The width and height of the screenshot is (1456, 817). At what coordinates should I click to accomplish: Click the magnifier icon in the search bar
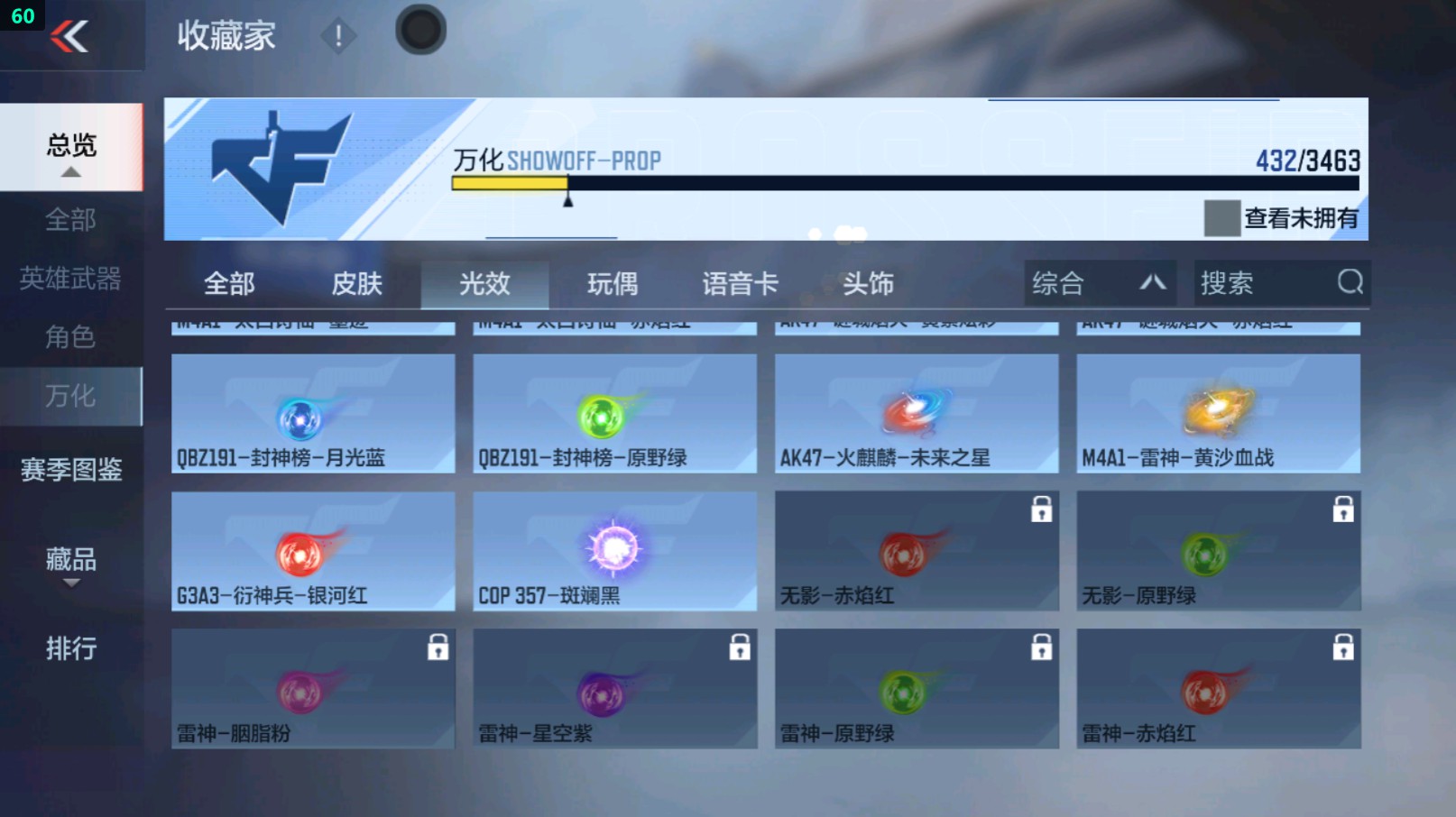click(1349, 283)
